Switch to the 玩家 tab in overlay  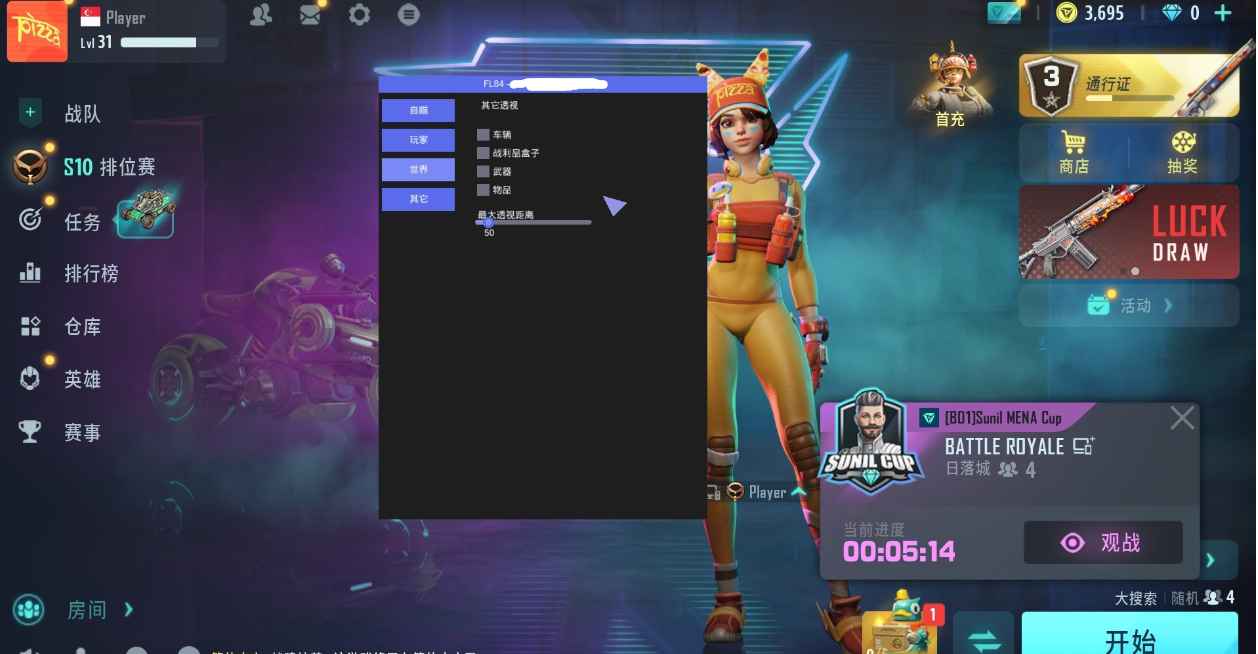(x=418, y=140)
